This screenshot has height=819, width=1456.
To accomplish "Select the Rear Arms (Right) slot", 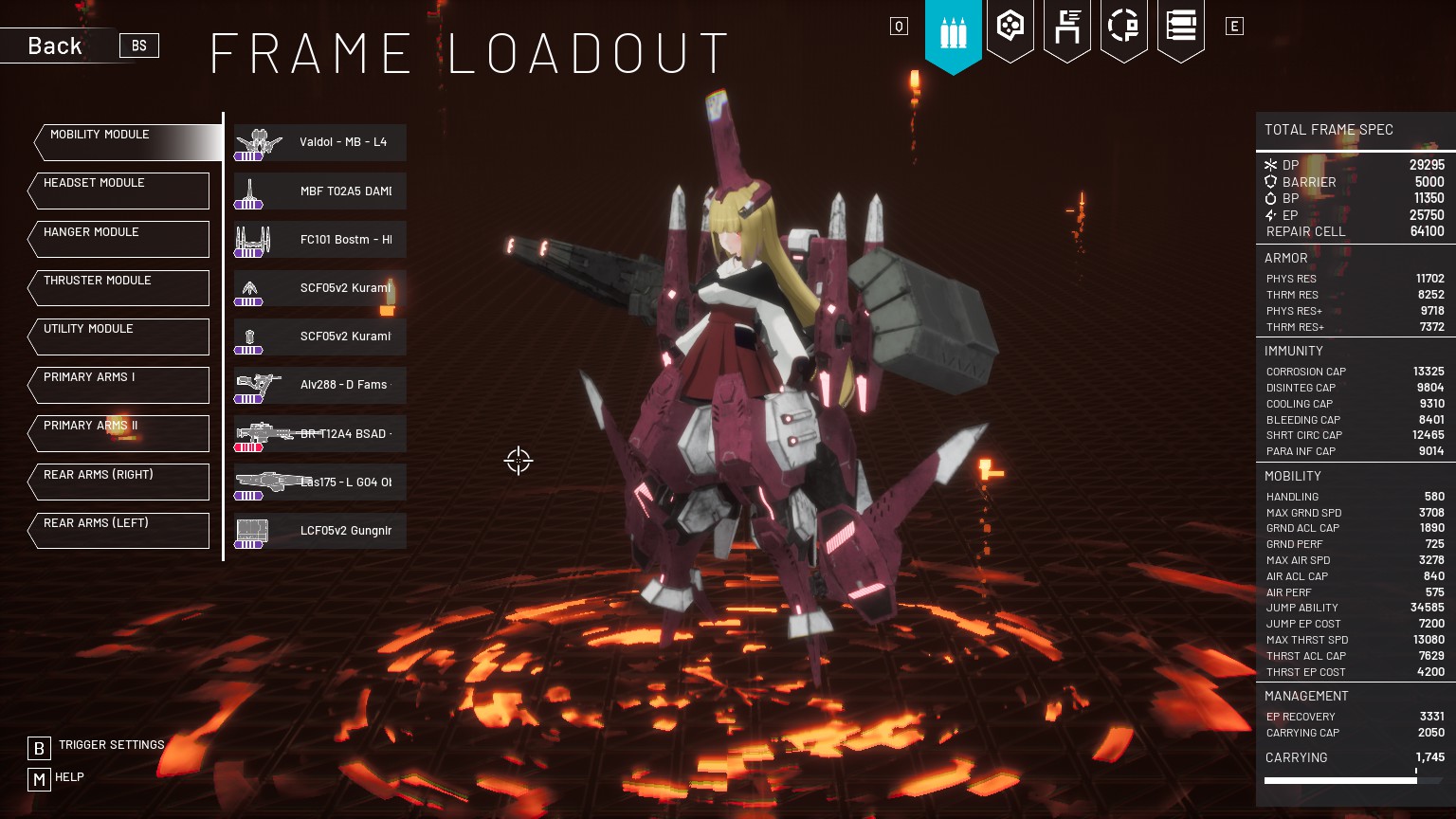I will click(119, 482).
